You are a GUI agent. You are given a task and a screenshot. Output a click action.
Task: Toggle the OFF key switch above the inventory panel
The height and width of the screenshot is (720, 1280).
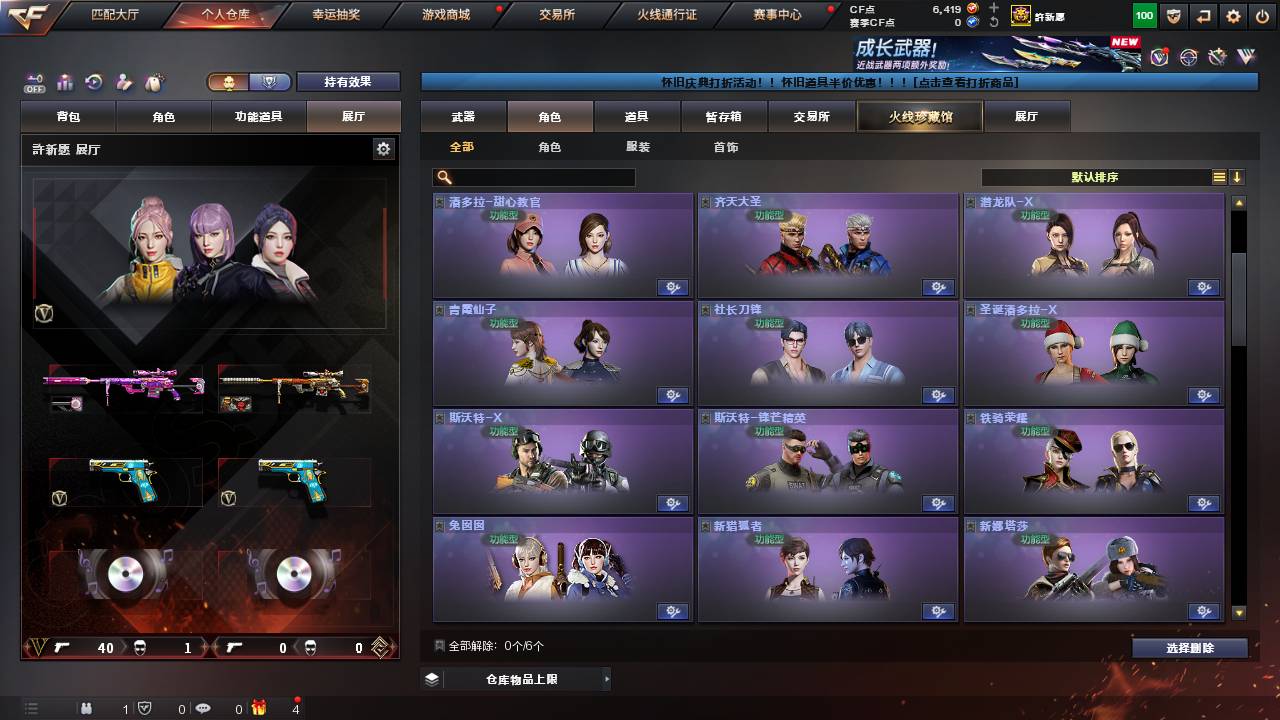(36, 80)
